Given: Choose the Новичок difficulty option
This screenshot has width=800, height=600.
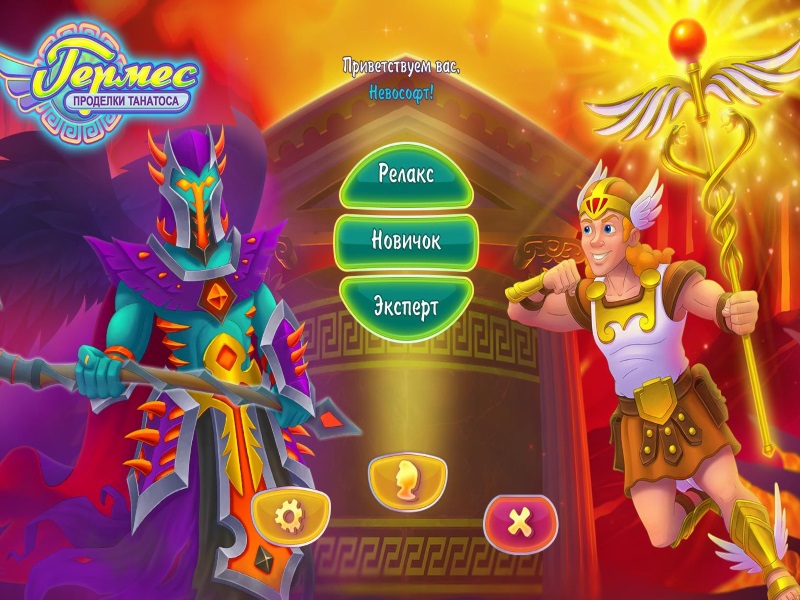Looking at the screenshot, I should [406, 240].
